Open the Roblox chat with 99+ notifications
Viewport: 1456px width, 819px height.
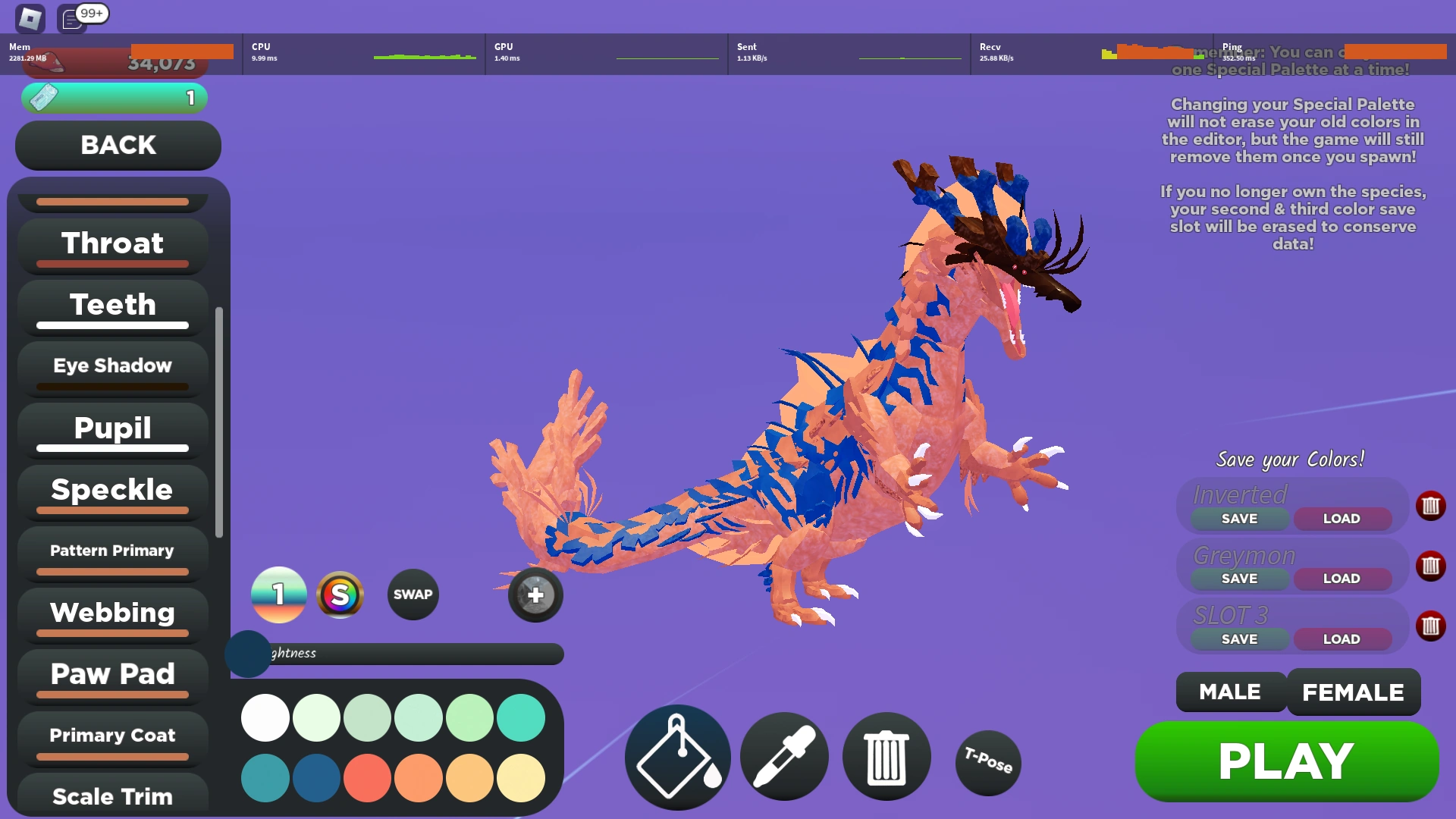72,19
